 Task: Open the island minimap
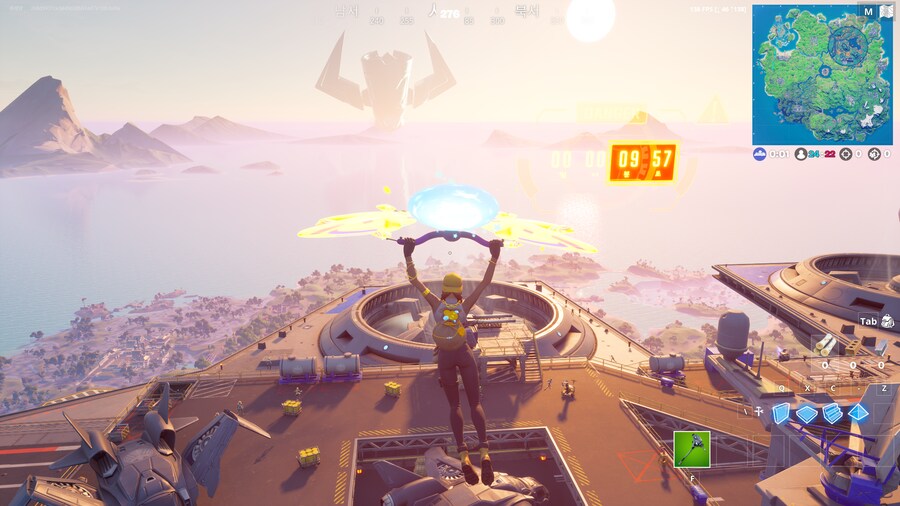(822, 75)
